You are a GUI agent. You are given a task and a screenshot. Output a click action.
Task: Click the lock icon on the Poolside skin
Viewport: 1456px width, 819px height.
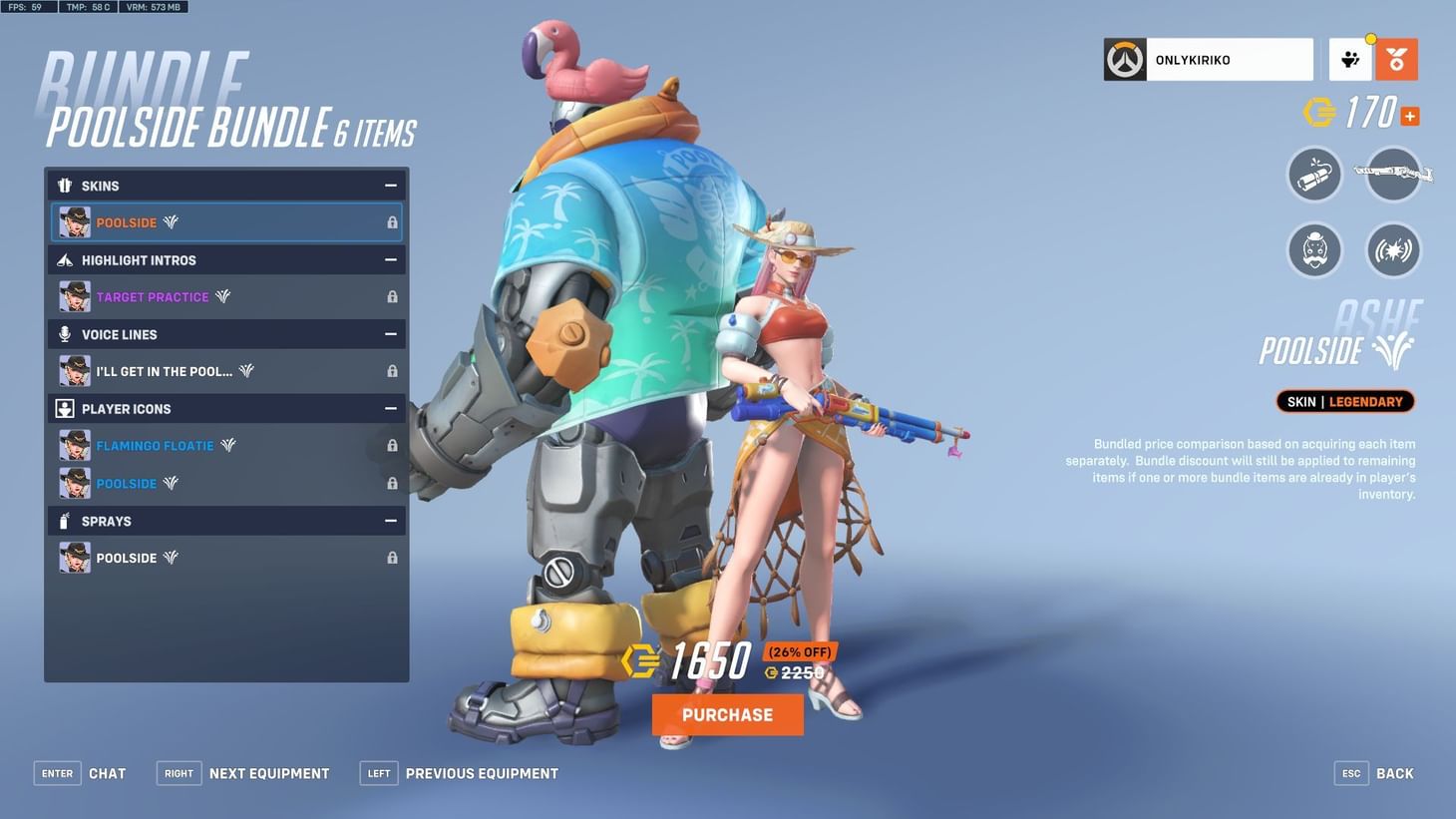pos(392,222)
